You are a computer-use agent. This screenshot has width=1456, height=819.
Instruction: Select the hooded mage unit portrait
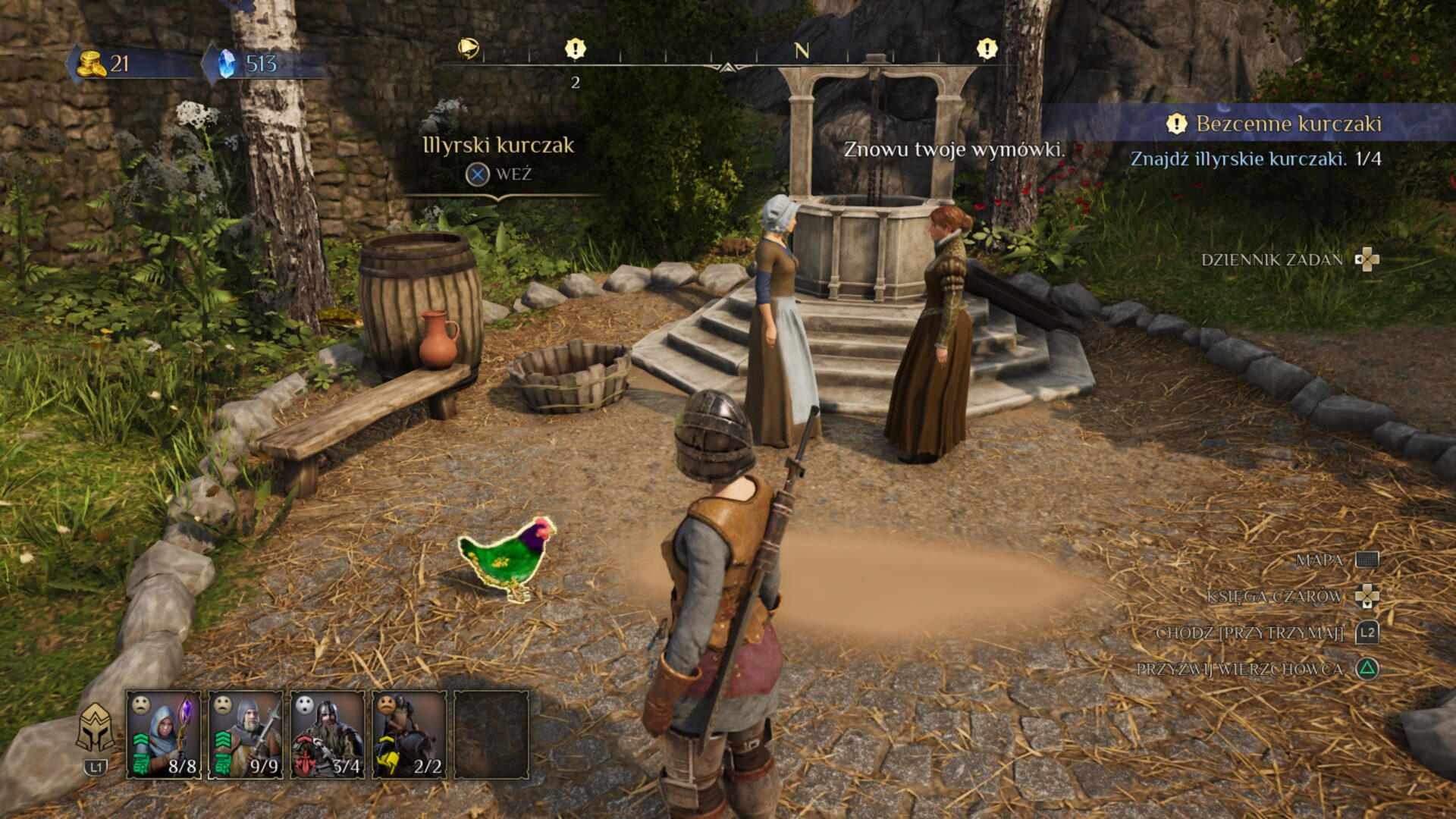click(x=163, y=733)
